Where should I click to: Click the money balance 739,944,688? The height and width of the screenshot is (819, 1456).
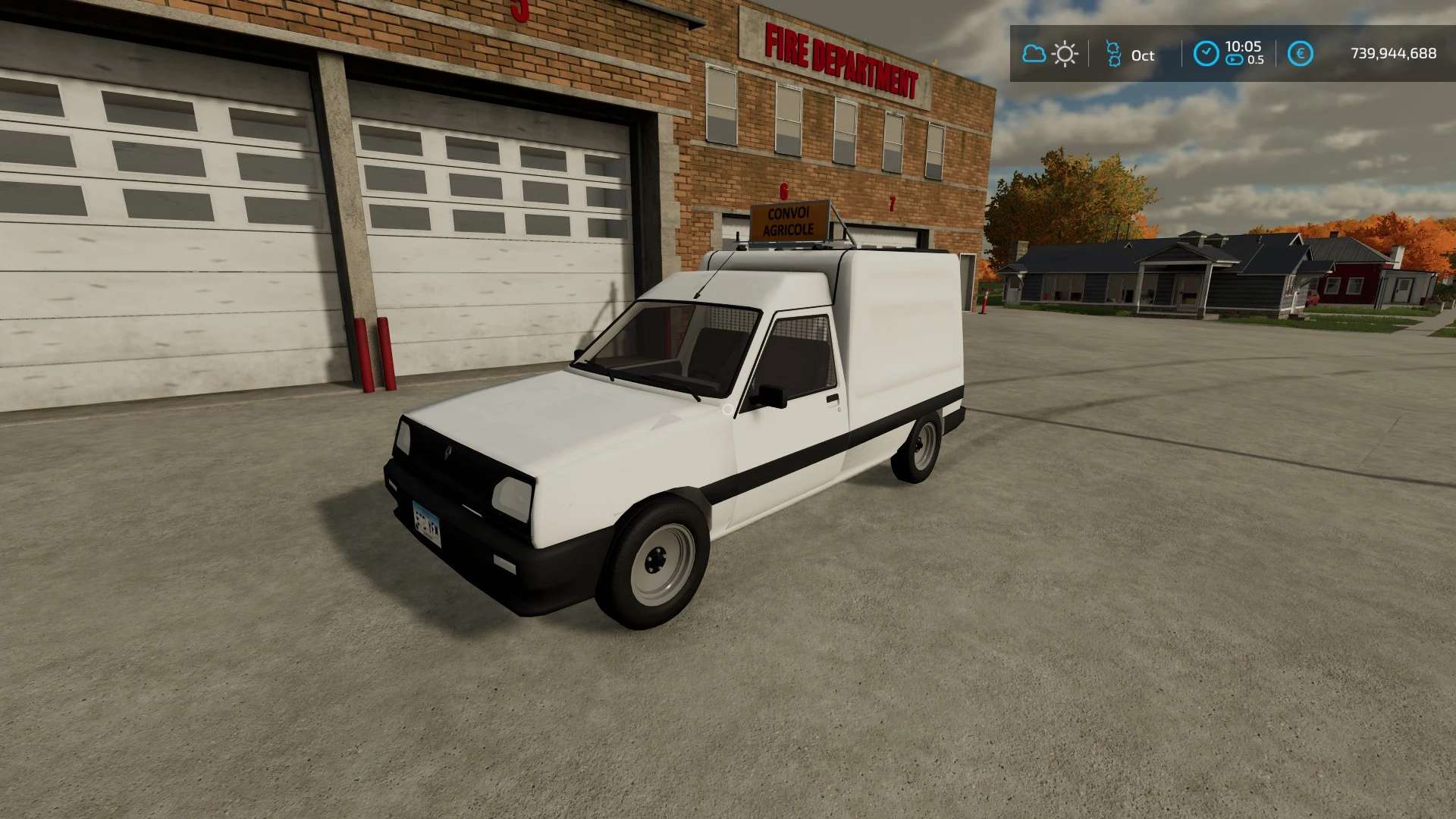(x=1392, y=53)
